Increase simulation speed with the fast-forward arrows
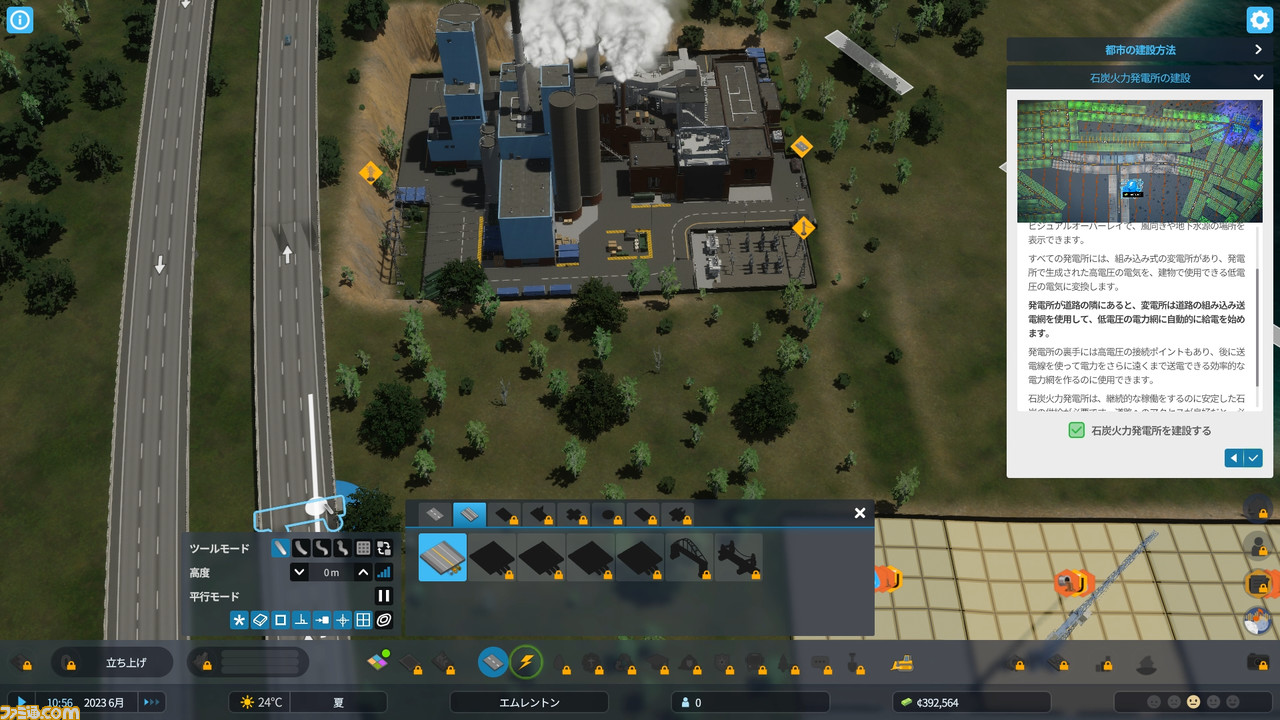This screenshot has height=720, width=1280. tap(151, 702)
